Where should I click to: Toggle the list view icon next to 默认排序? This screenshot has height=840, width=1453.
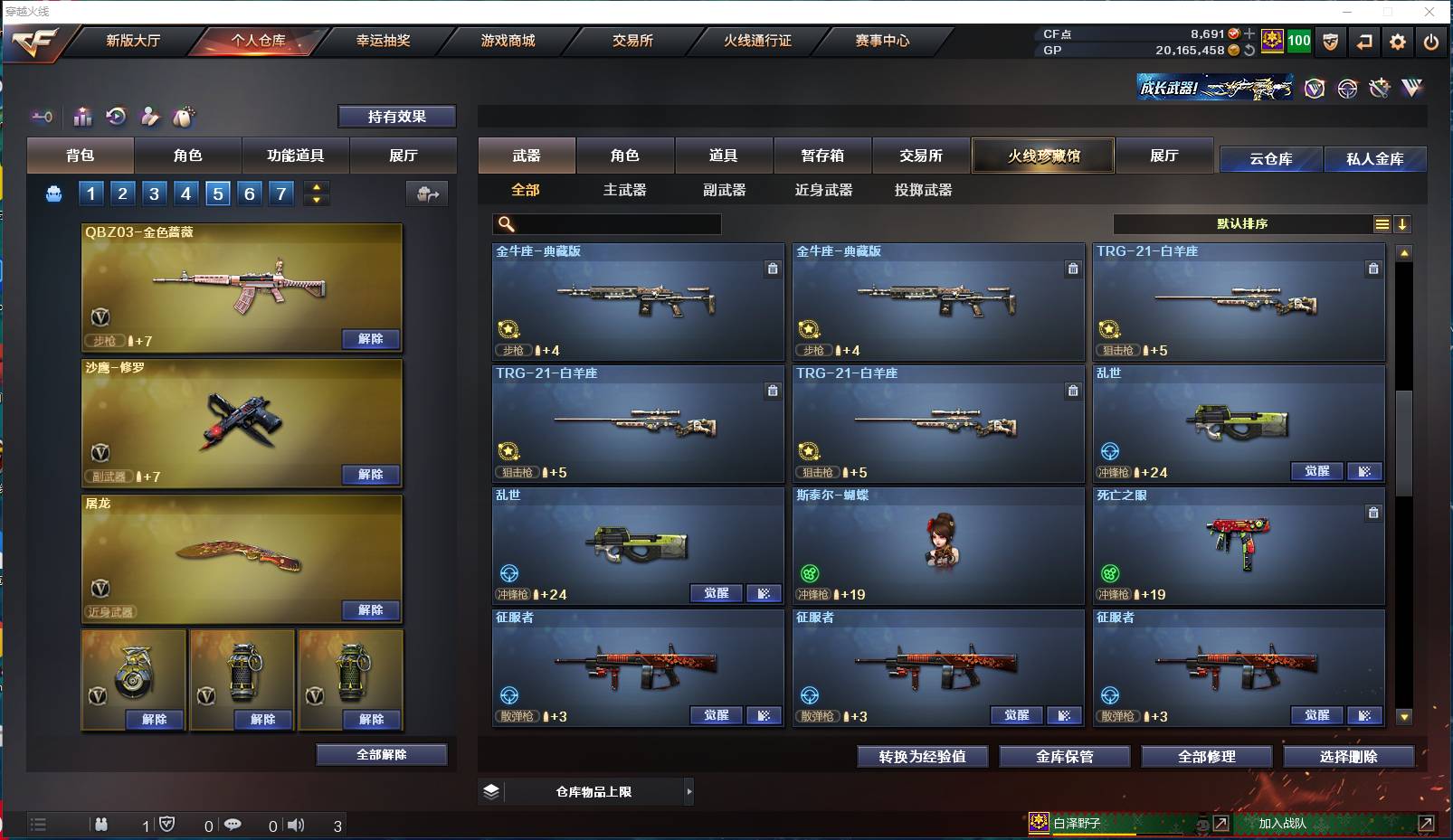[1382, 223]
